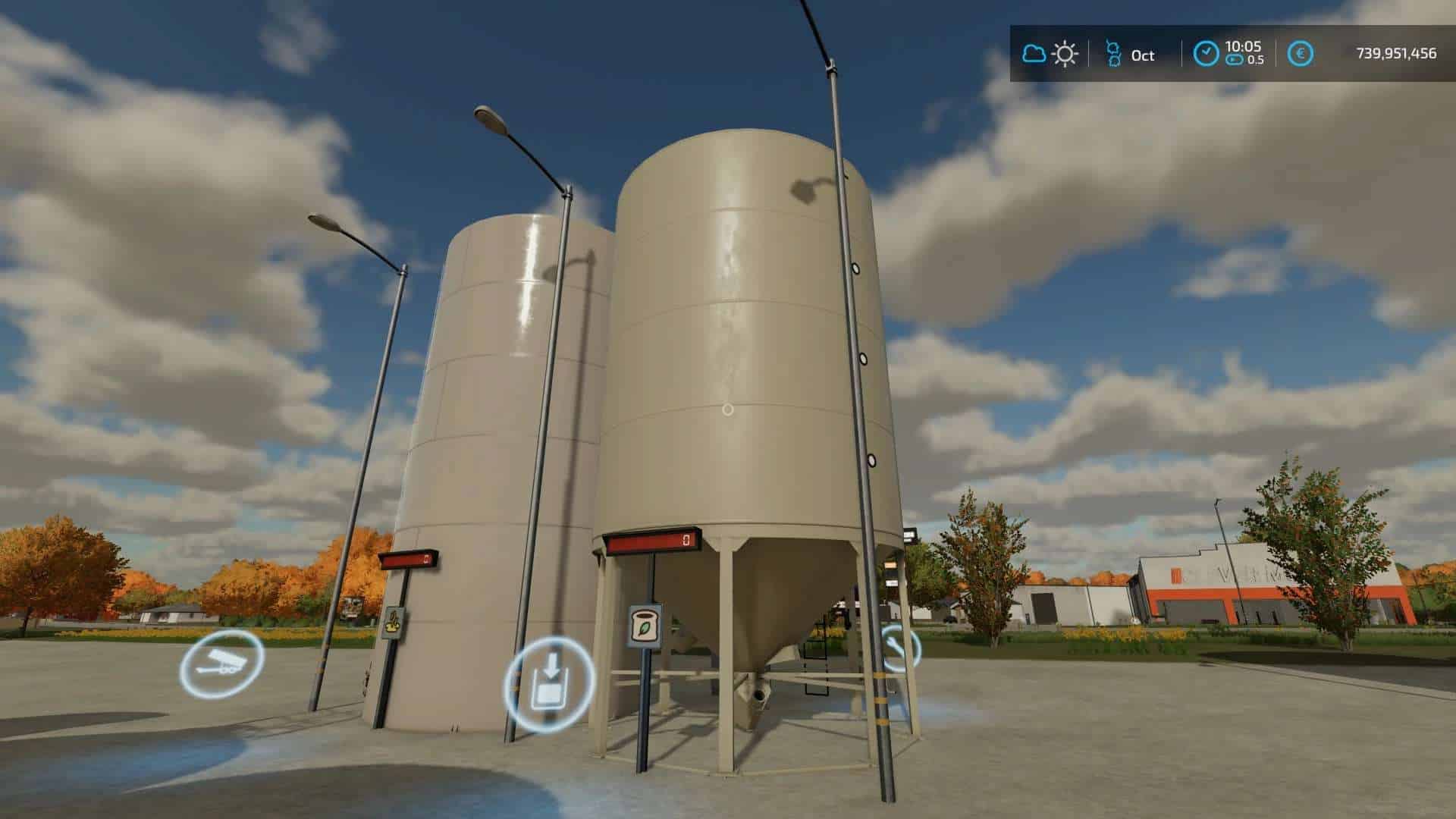1456x819 pixels.
Task: Click the time section of the top HUD
Action: click(x=1228, y=52)
